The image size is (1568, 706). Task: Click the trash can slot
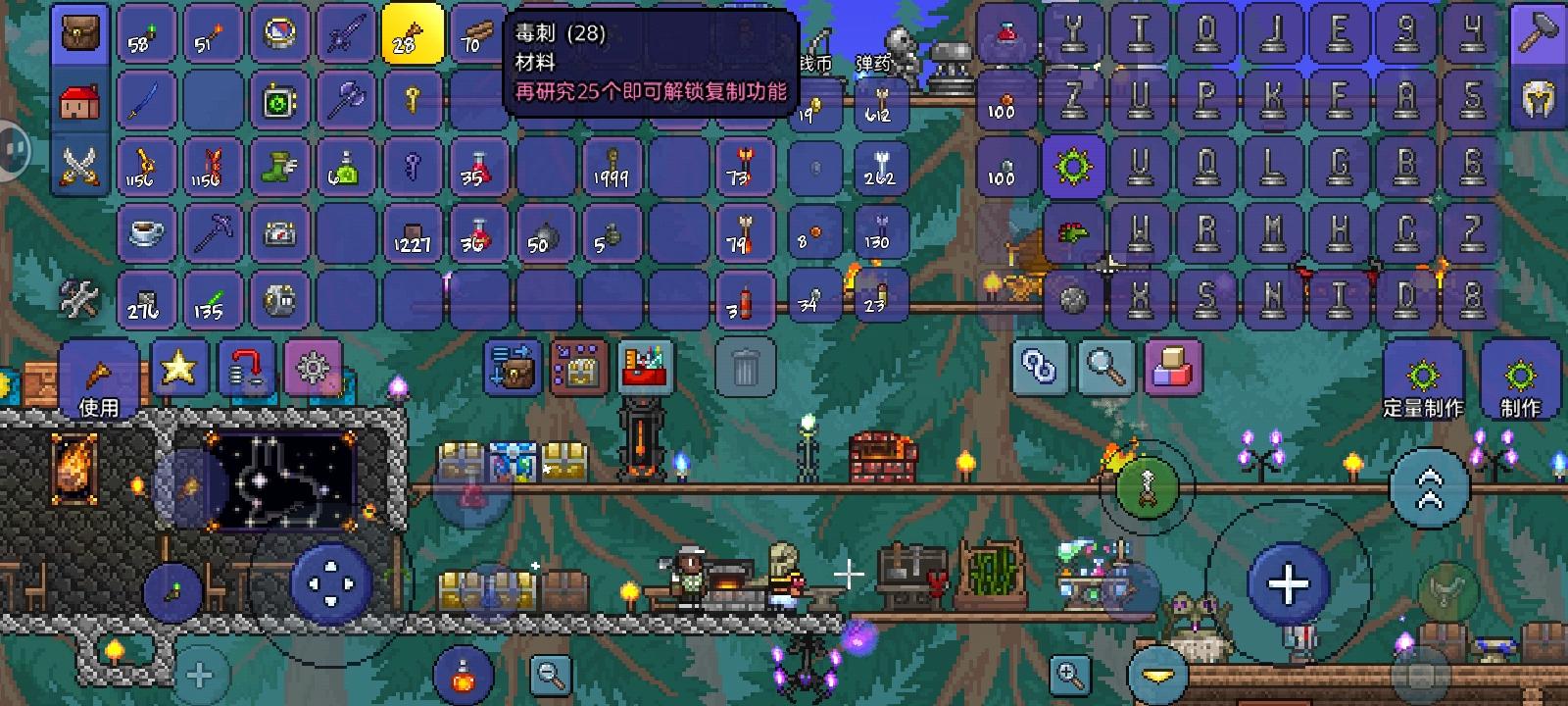pyautogui.click(x=744, y=370)
